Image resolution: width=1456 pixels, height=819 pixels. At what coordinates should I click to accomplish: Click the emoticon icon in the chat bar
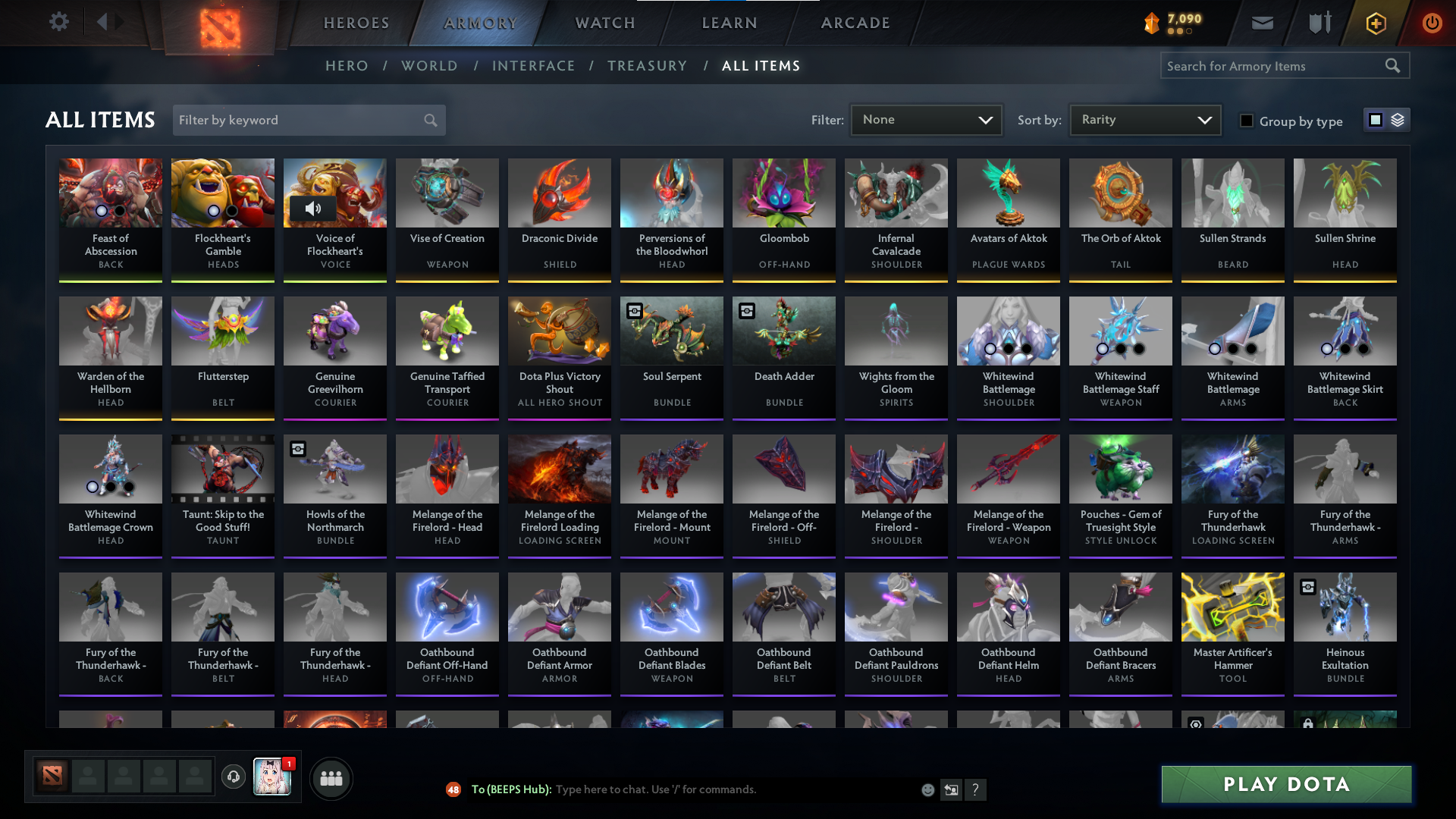927,789
